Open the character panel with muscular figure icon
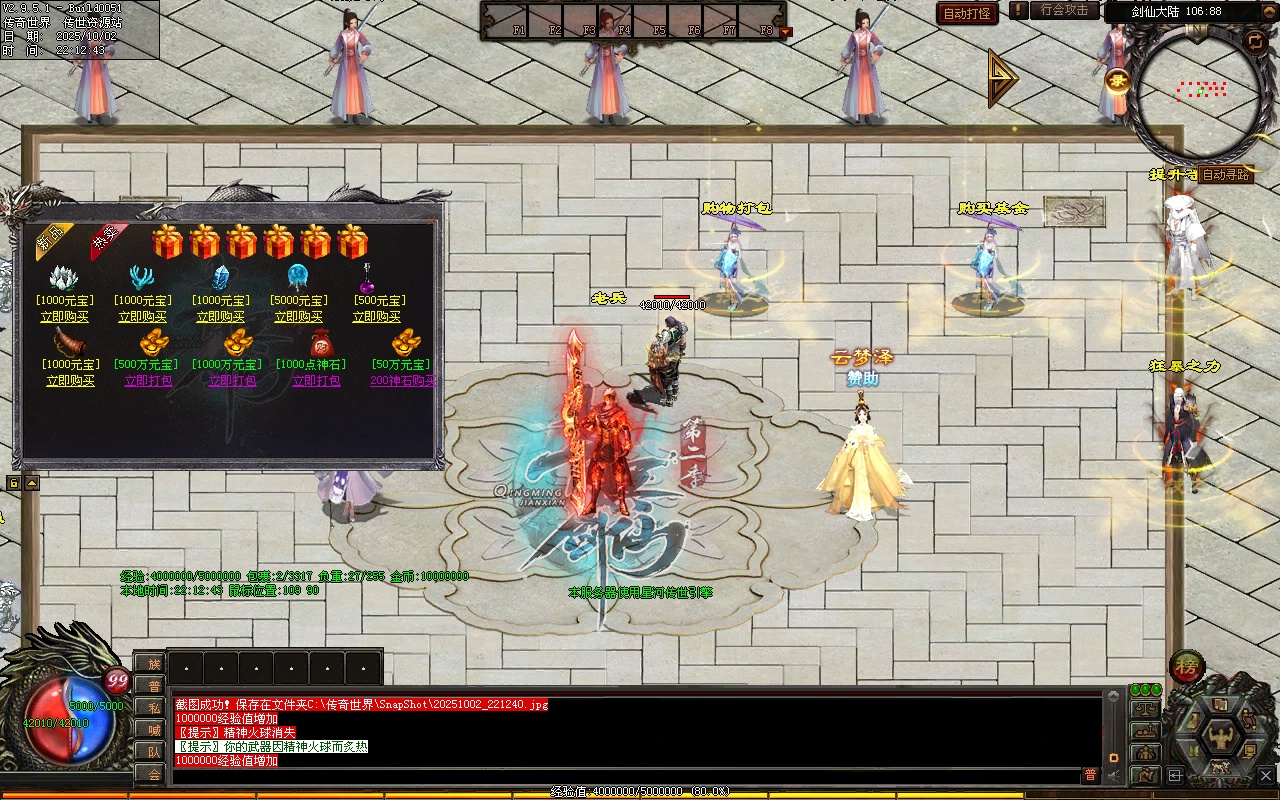The image size is (1280, 800). 1221,738
